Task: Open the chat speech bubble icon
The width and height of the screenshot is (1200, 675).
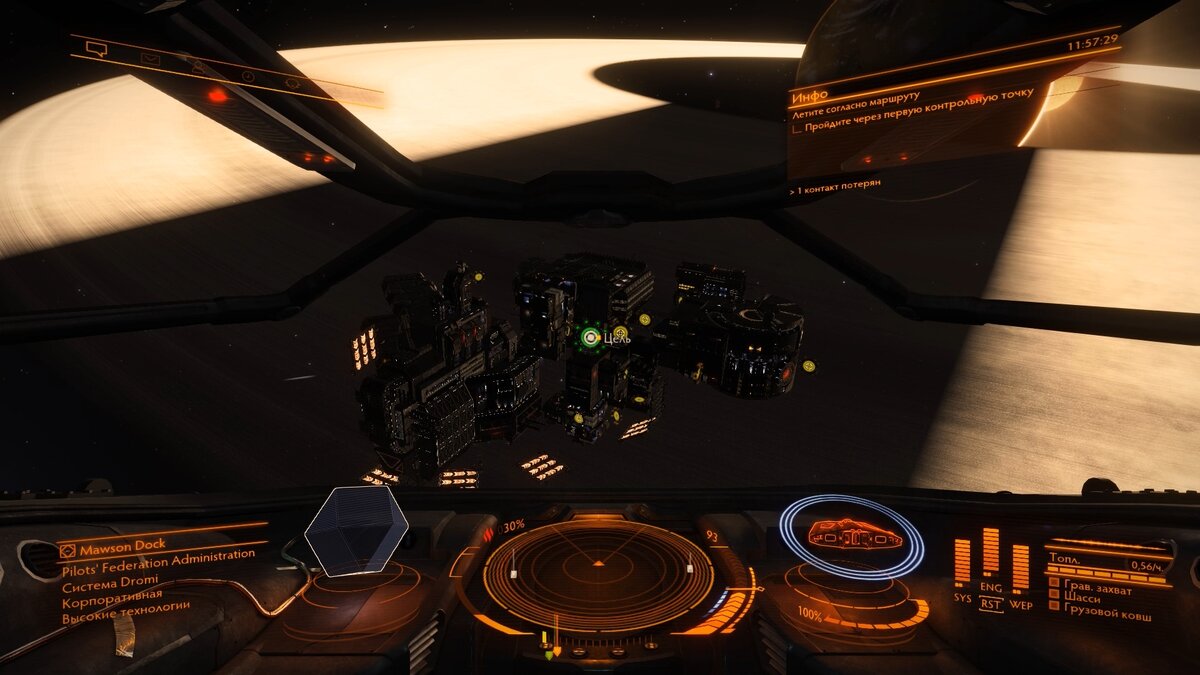Action: [x=96, y=48]
